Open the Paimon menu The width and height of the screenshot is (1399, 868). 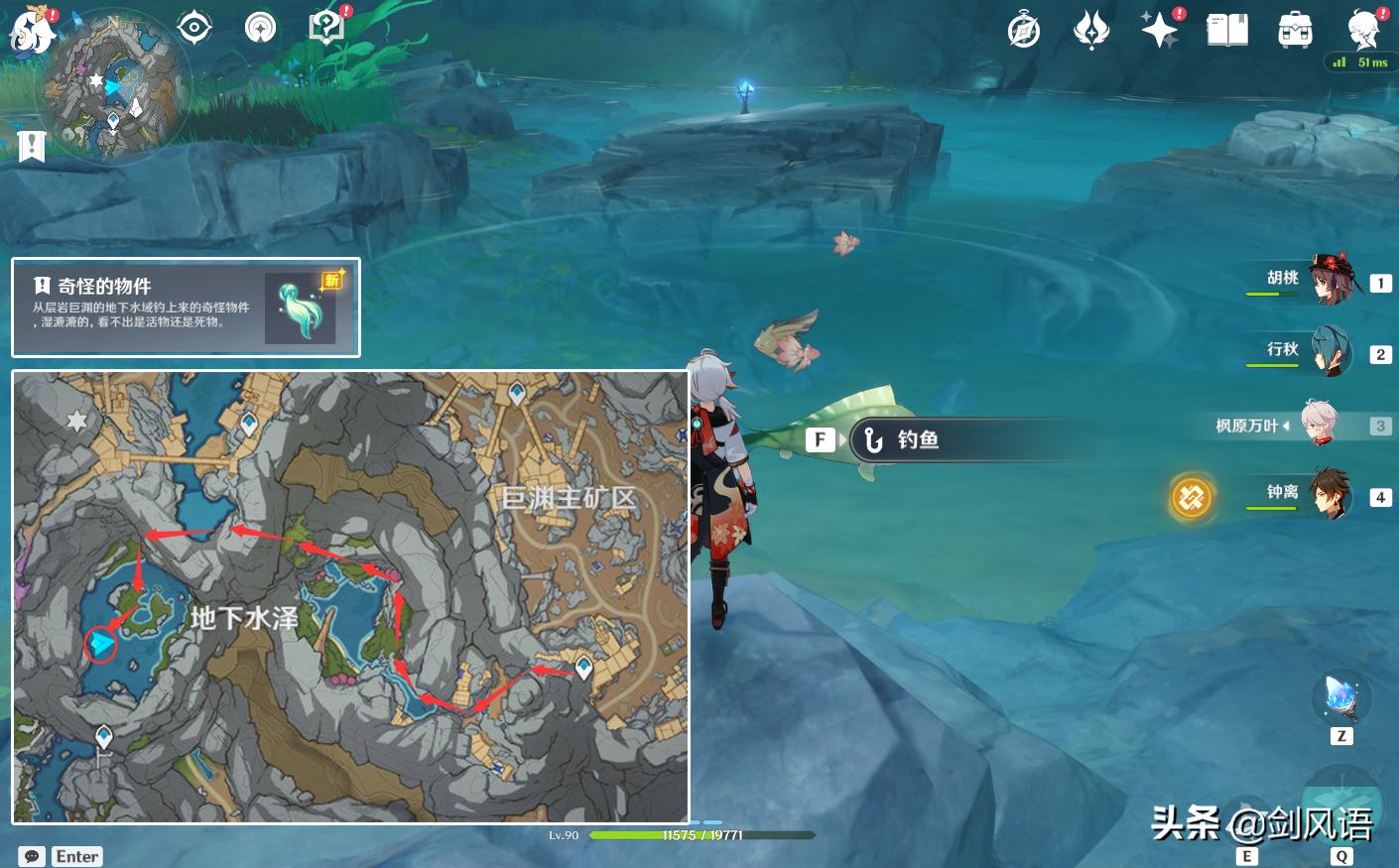coord(32,32)
